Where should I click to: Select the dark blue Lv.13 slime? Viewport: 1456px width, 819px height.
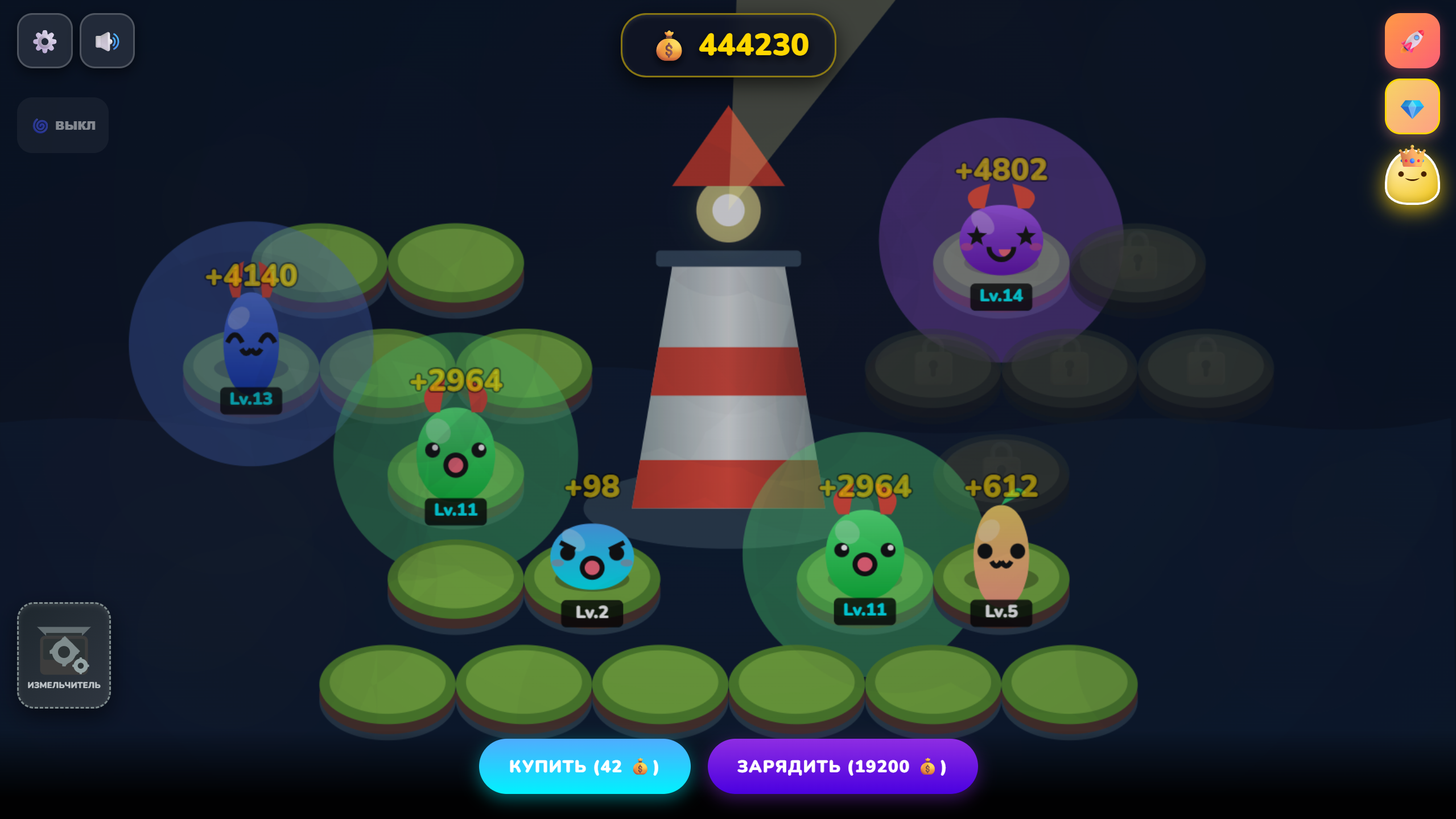tap(251, 341)
